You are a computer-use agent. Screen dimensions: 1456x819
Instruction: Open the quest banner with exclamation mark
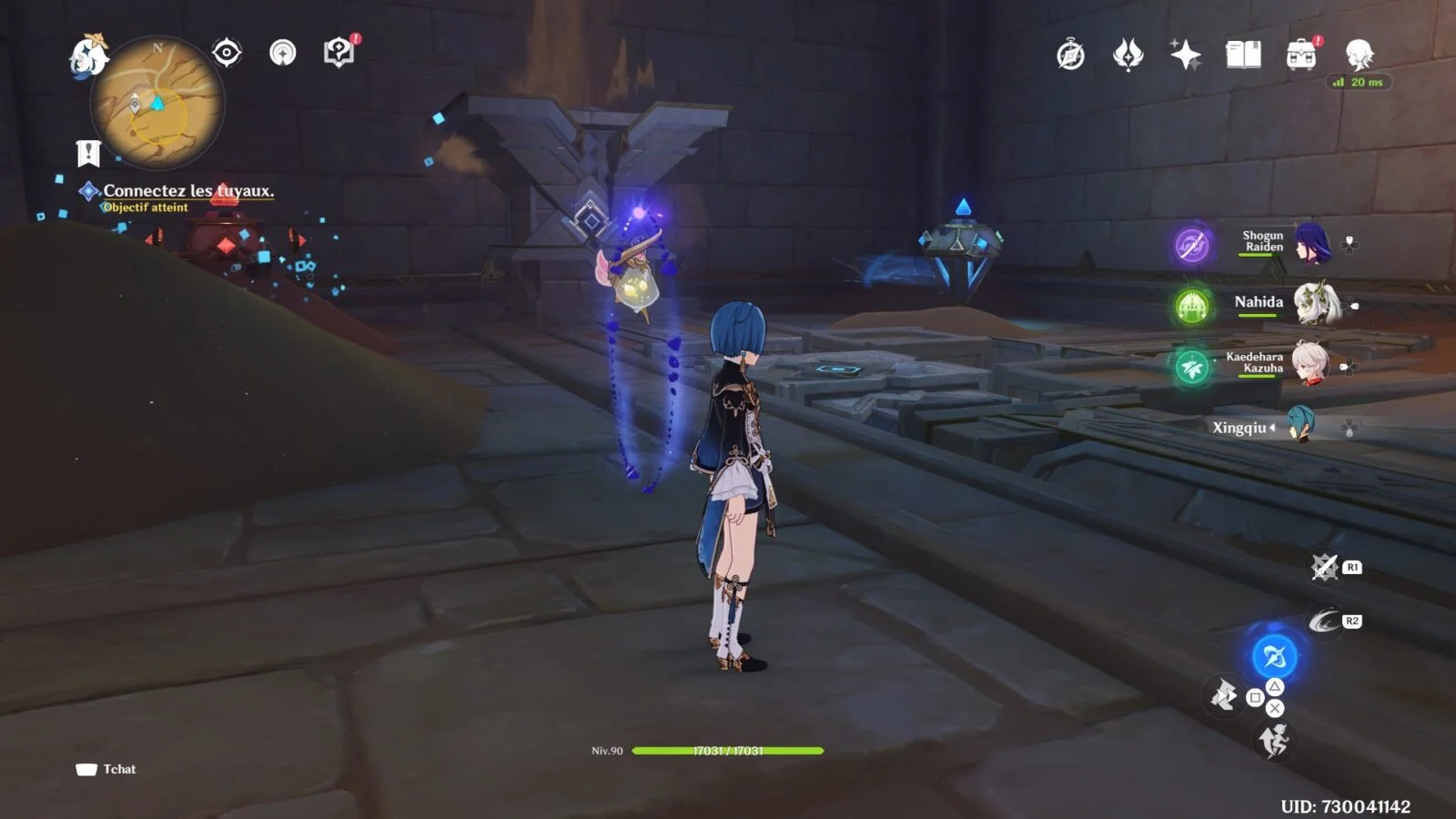click(x=88, y=153)
